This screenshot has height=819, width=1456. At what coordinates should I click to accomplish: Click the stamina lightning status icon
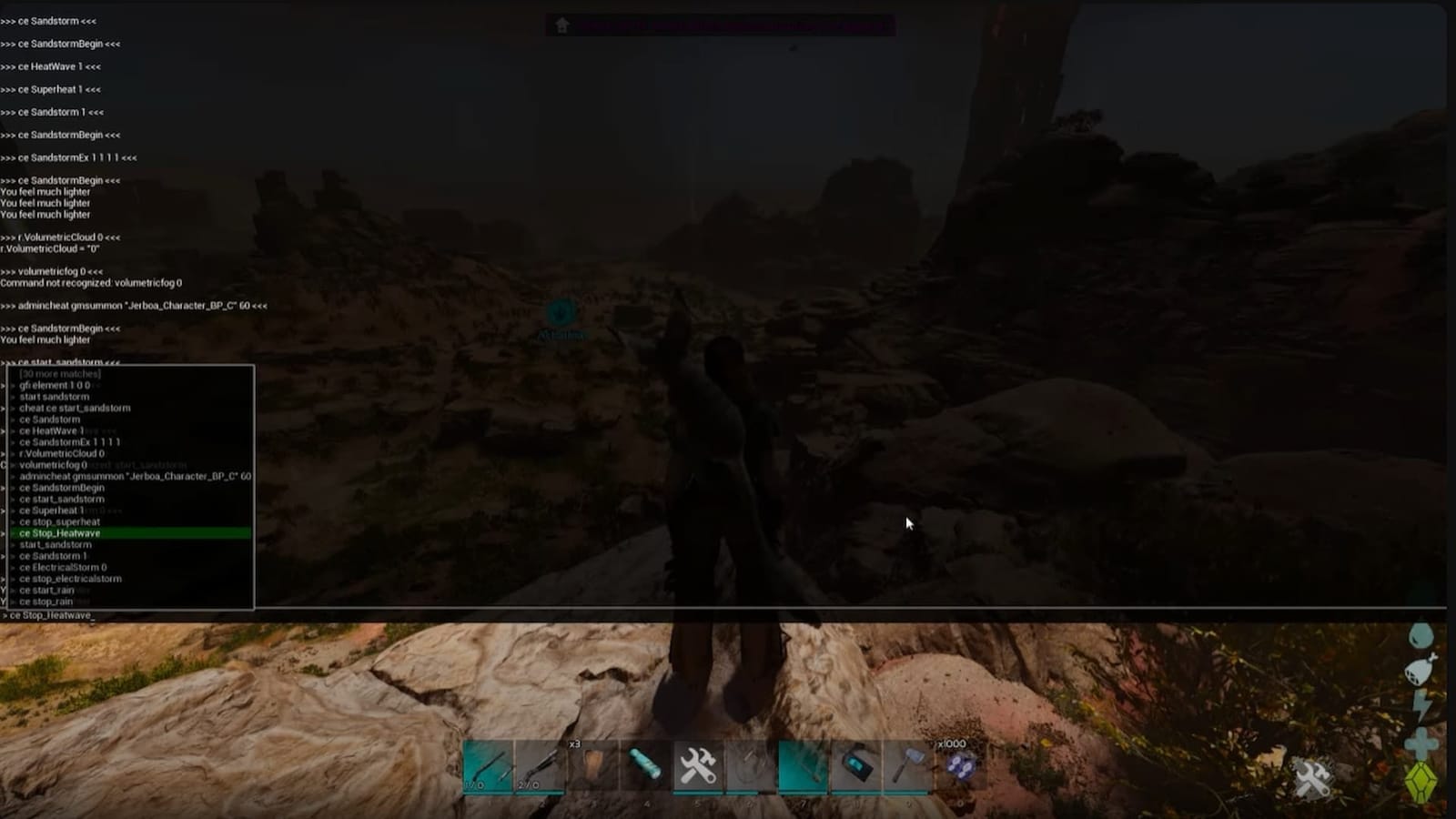[1421, 704]
